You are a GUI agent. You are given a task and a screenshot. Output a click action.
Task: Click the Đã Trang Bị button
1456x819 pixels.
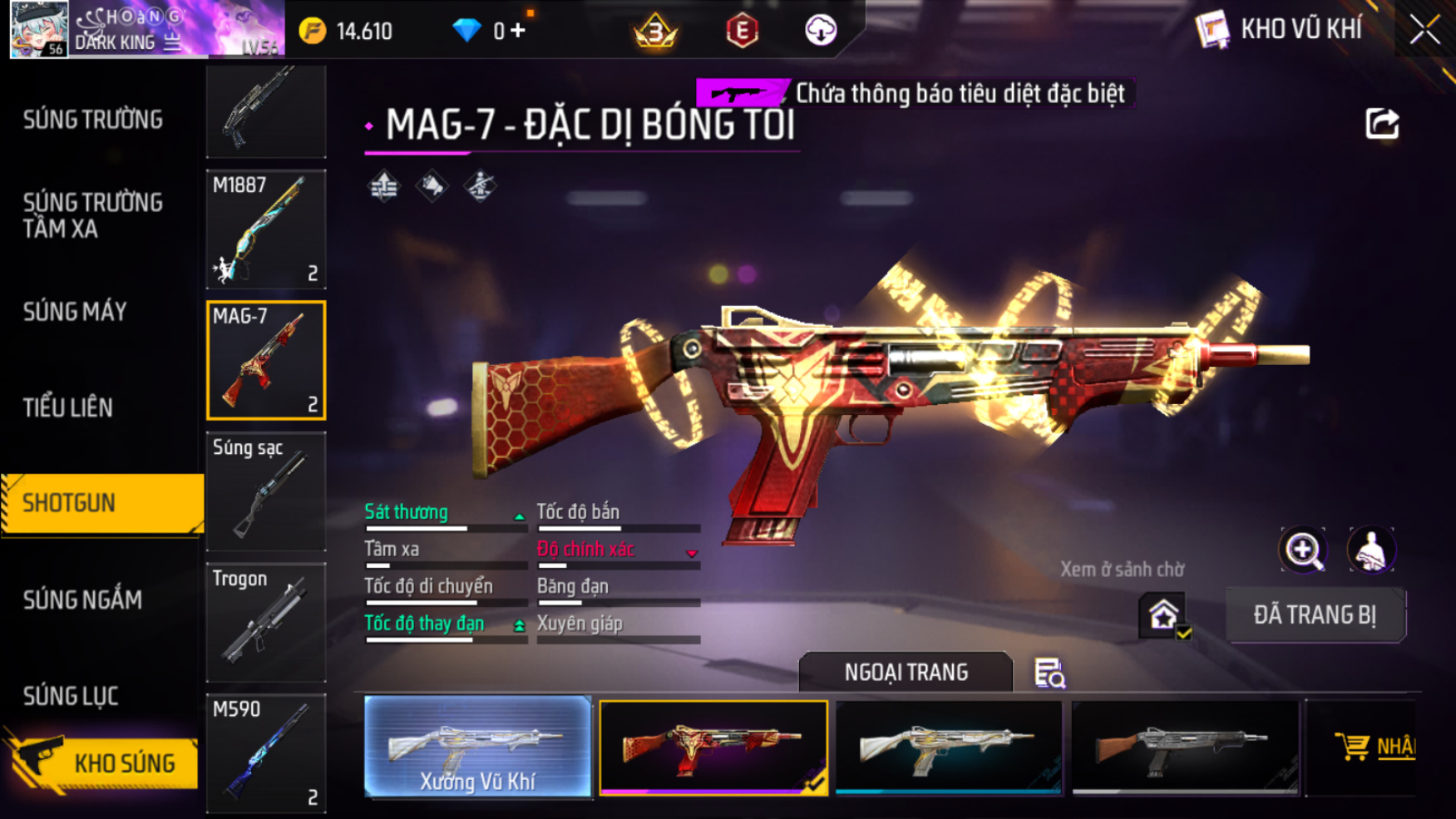1315,615
